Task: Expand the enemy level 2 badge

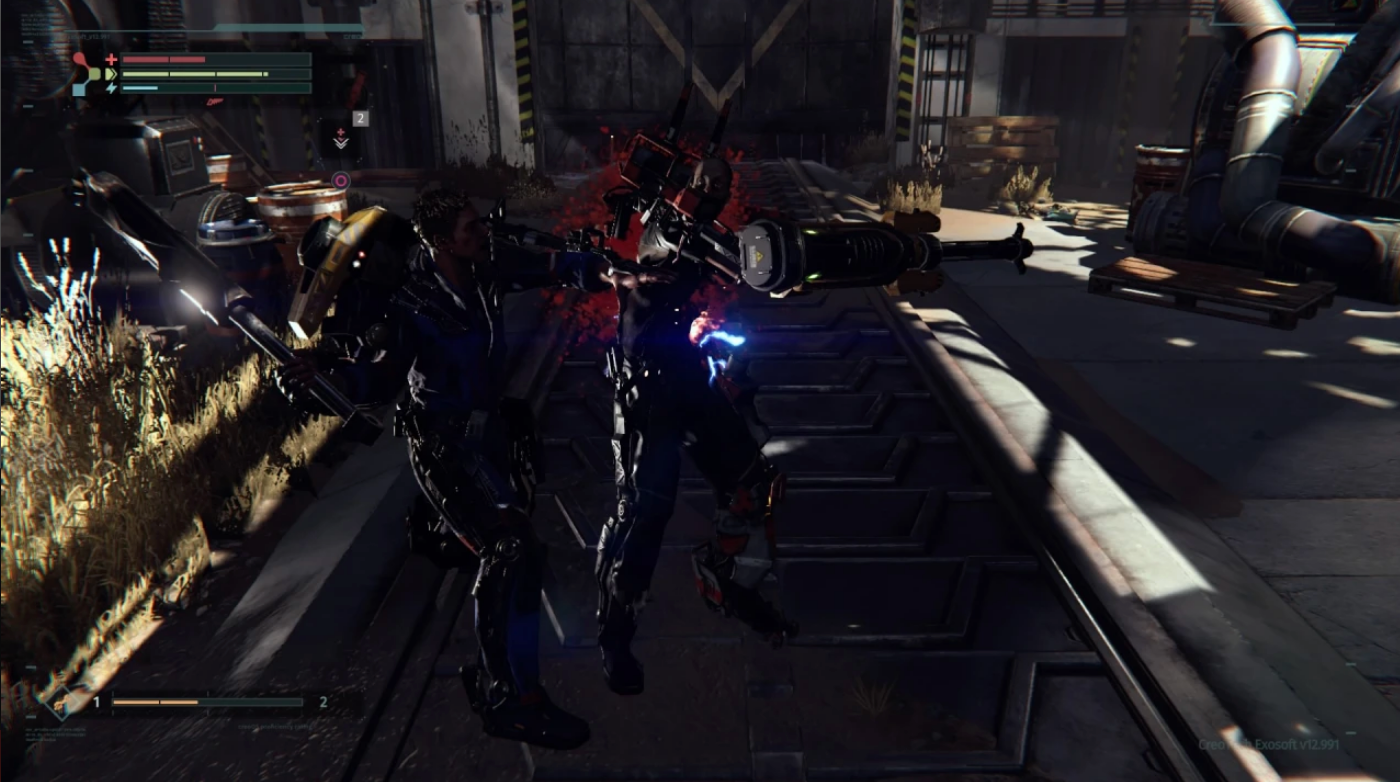Action: pos(358,118)
